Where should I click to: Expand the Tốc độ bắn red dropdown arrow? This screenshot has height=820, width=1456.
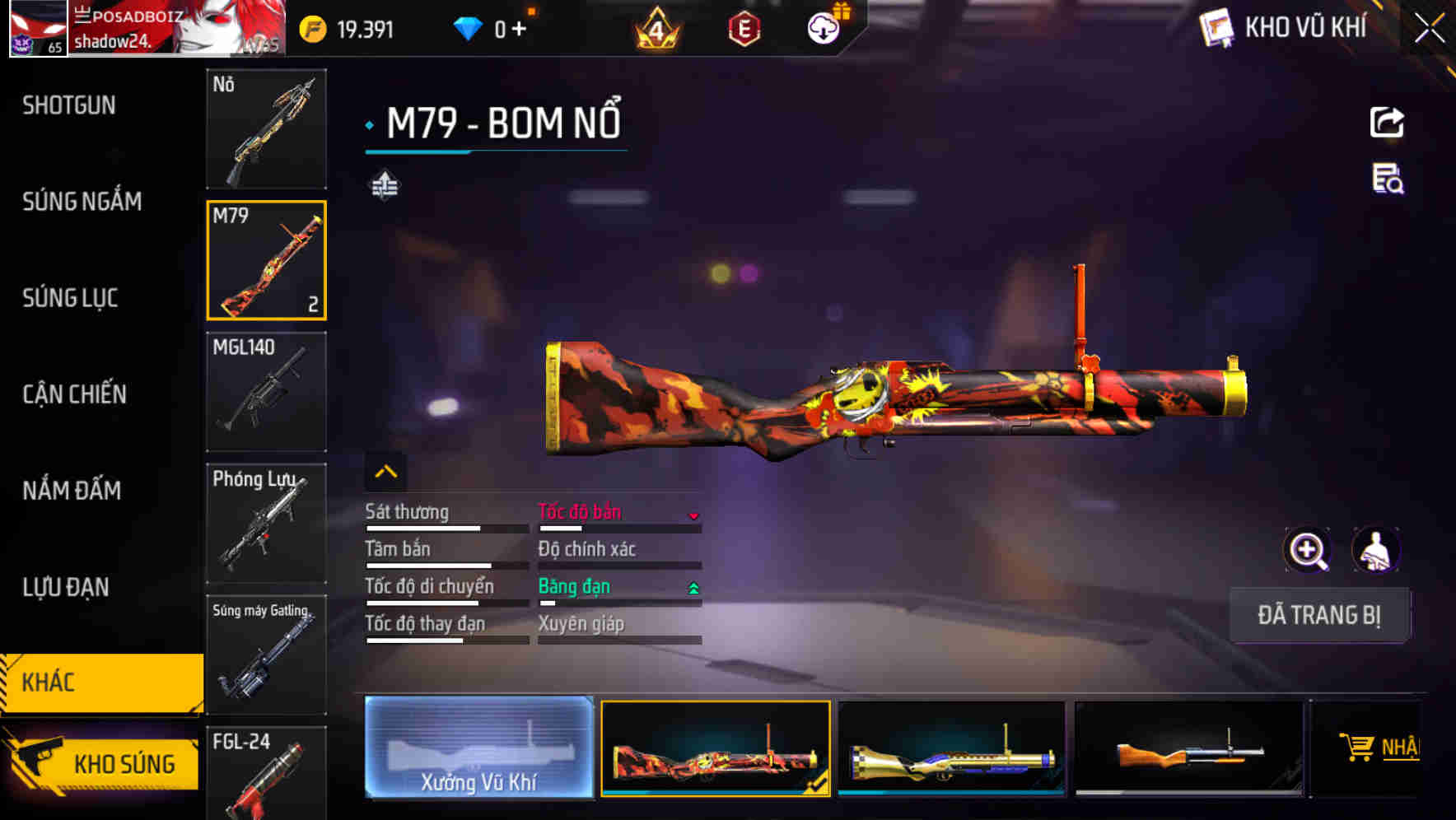tap(694, 515)
